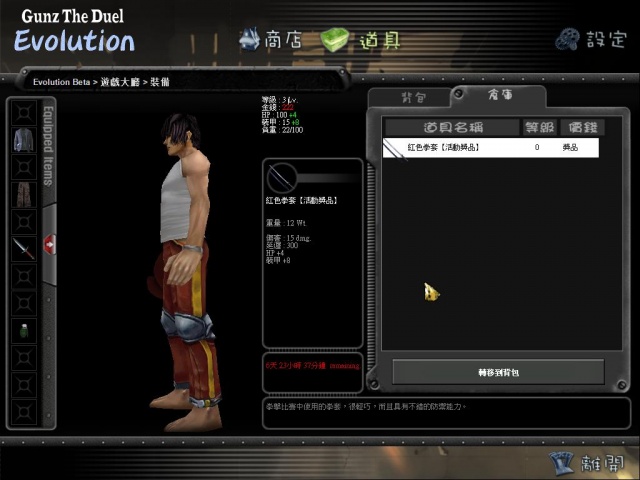The height and width of the screenshot is (480, 640).
Task: Sort by the 等級 level column header
Action: tap(537, 127)
